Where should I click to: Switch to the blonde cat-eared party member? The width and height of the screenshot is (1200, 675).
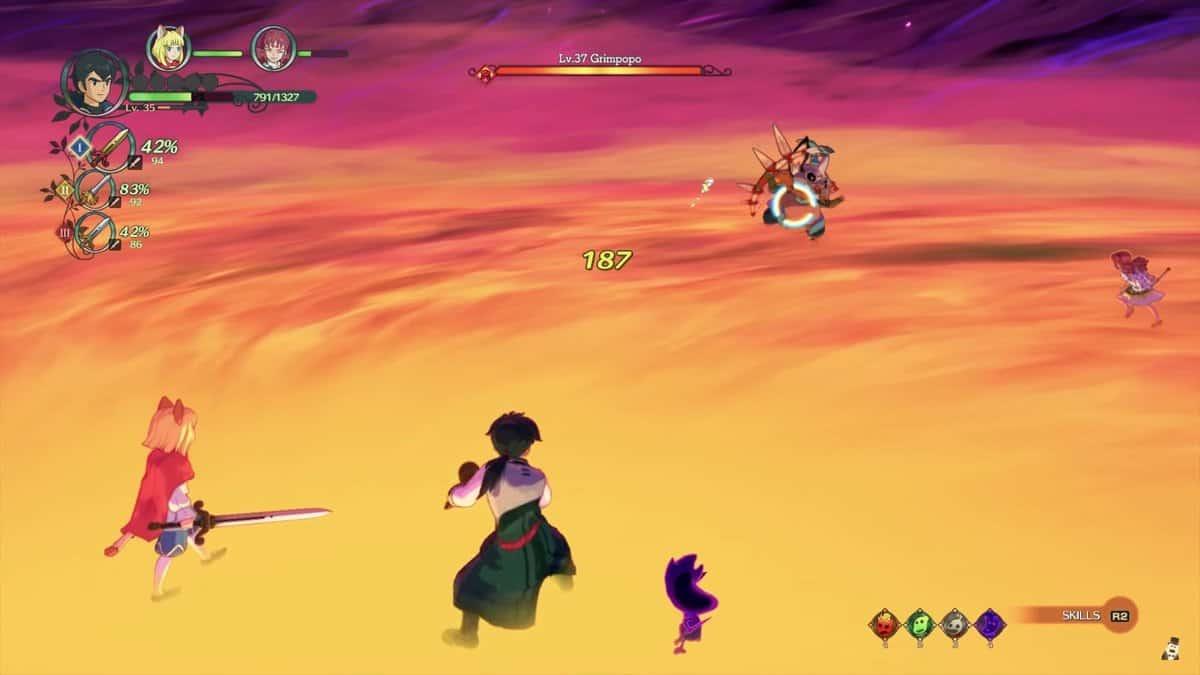[166, 47]
